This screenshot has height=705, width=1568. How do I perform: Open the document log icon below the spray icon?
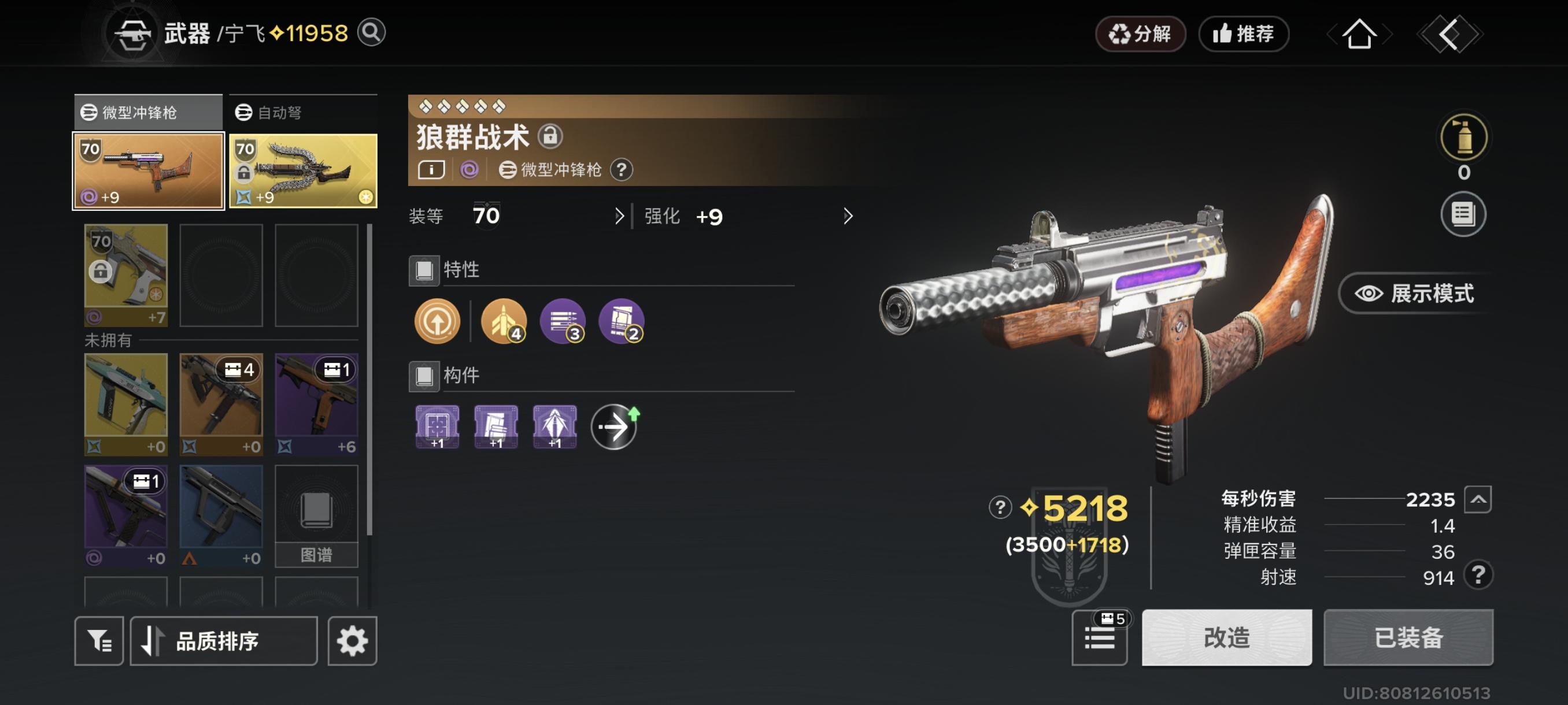(1465, 213)
